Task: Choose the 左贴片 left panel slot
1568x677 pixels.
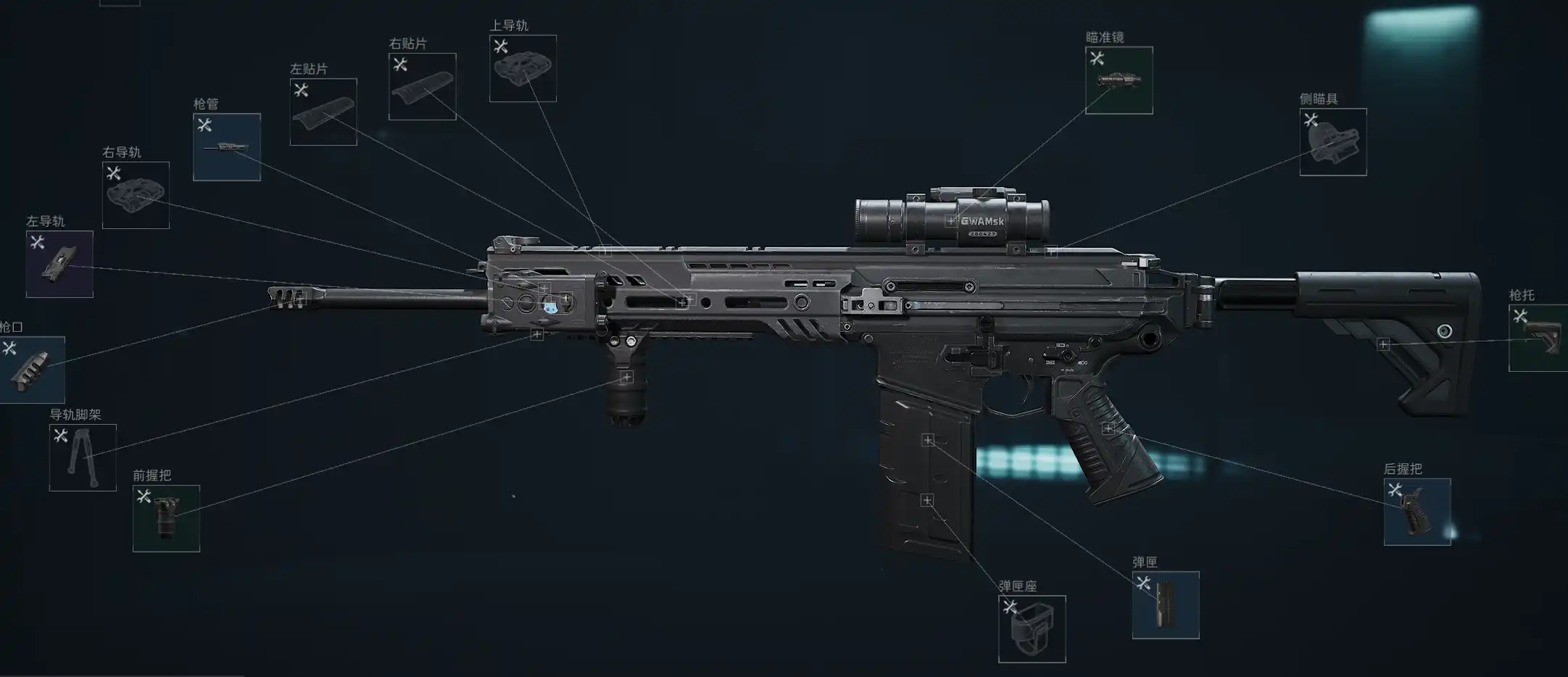Action: coord(323,112)
